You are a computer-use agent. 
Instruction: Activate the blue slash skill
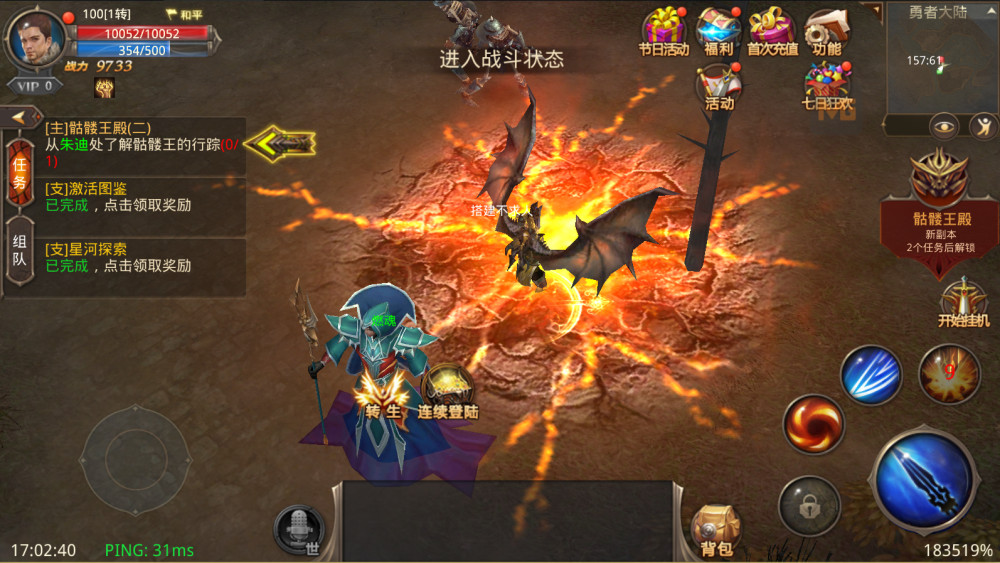coord(871,374)
